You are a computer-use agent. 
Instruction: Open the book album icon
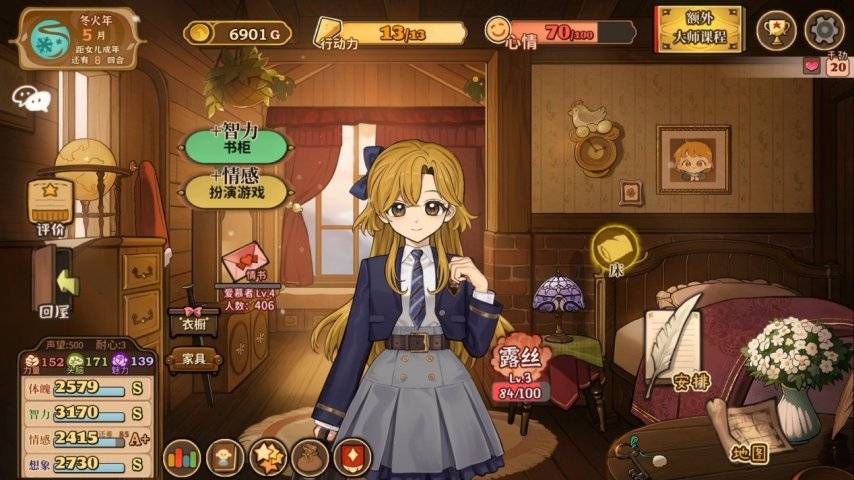click(225, 458)
